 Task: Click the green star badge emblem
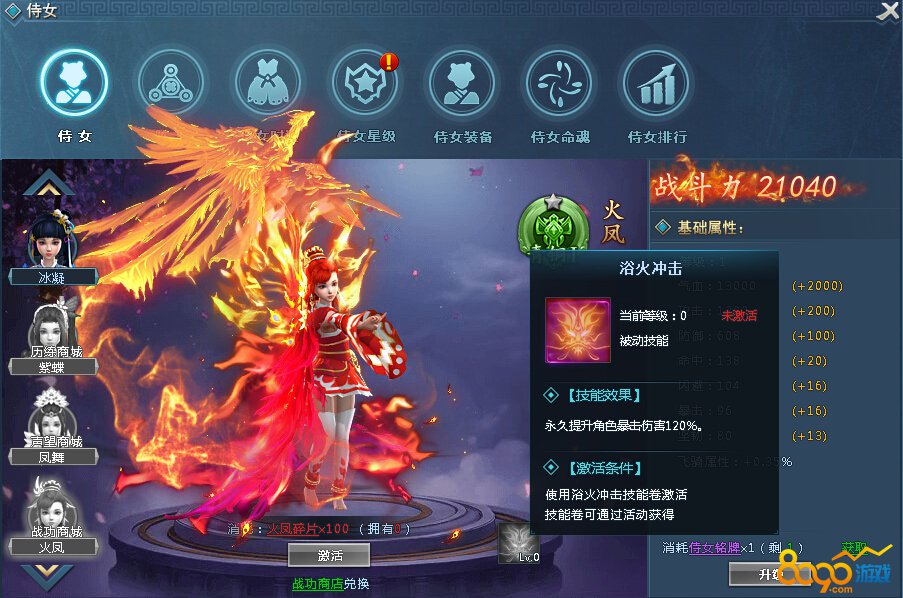tap(548, 223)
